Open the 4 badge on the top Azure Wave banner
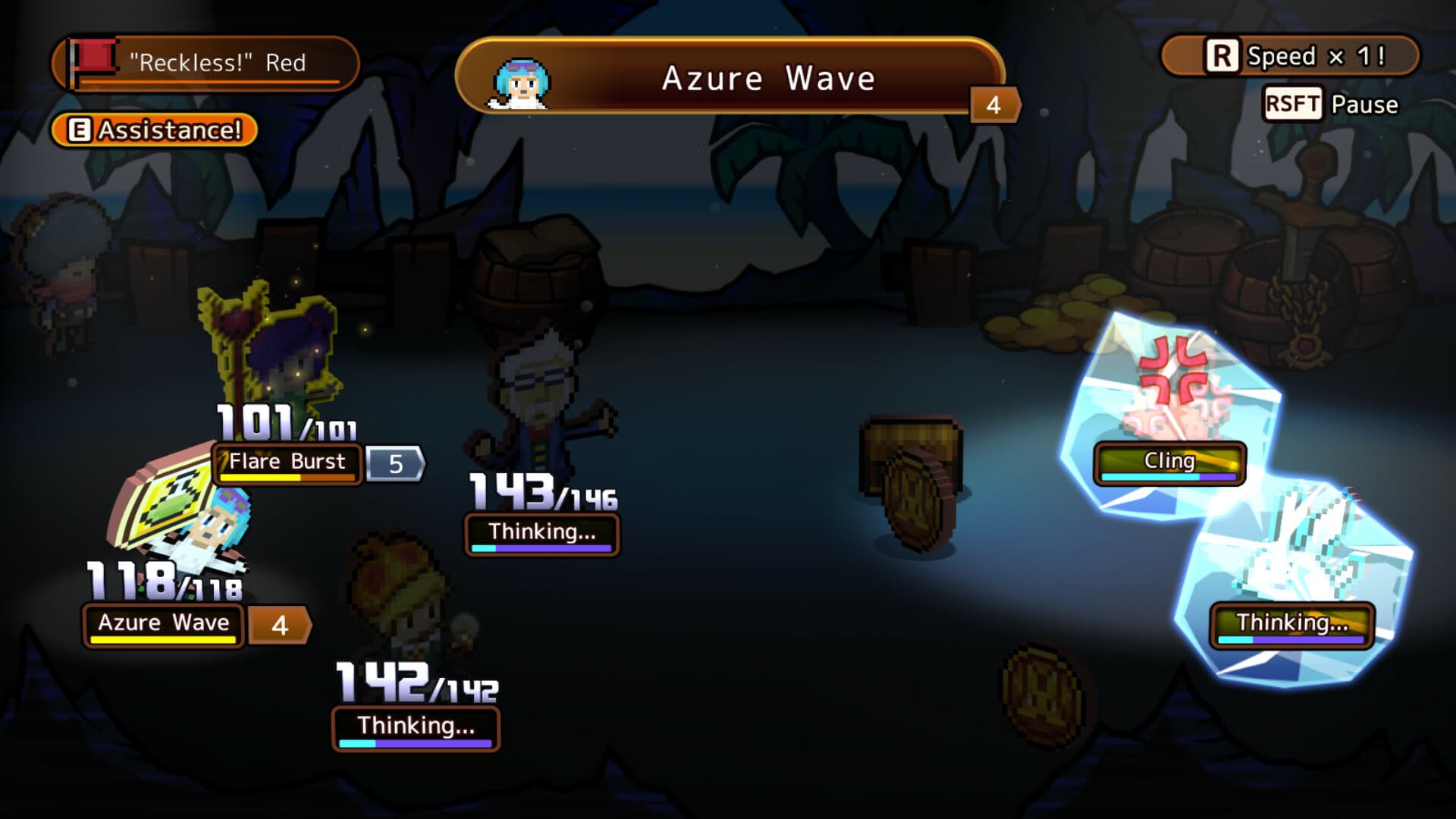 [x=991, y=104]
